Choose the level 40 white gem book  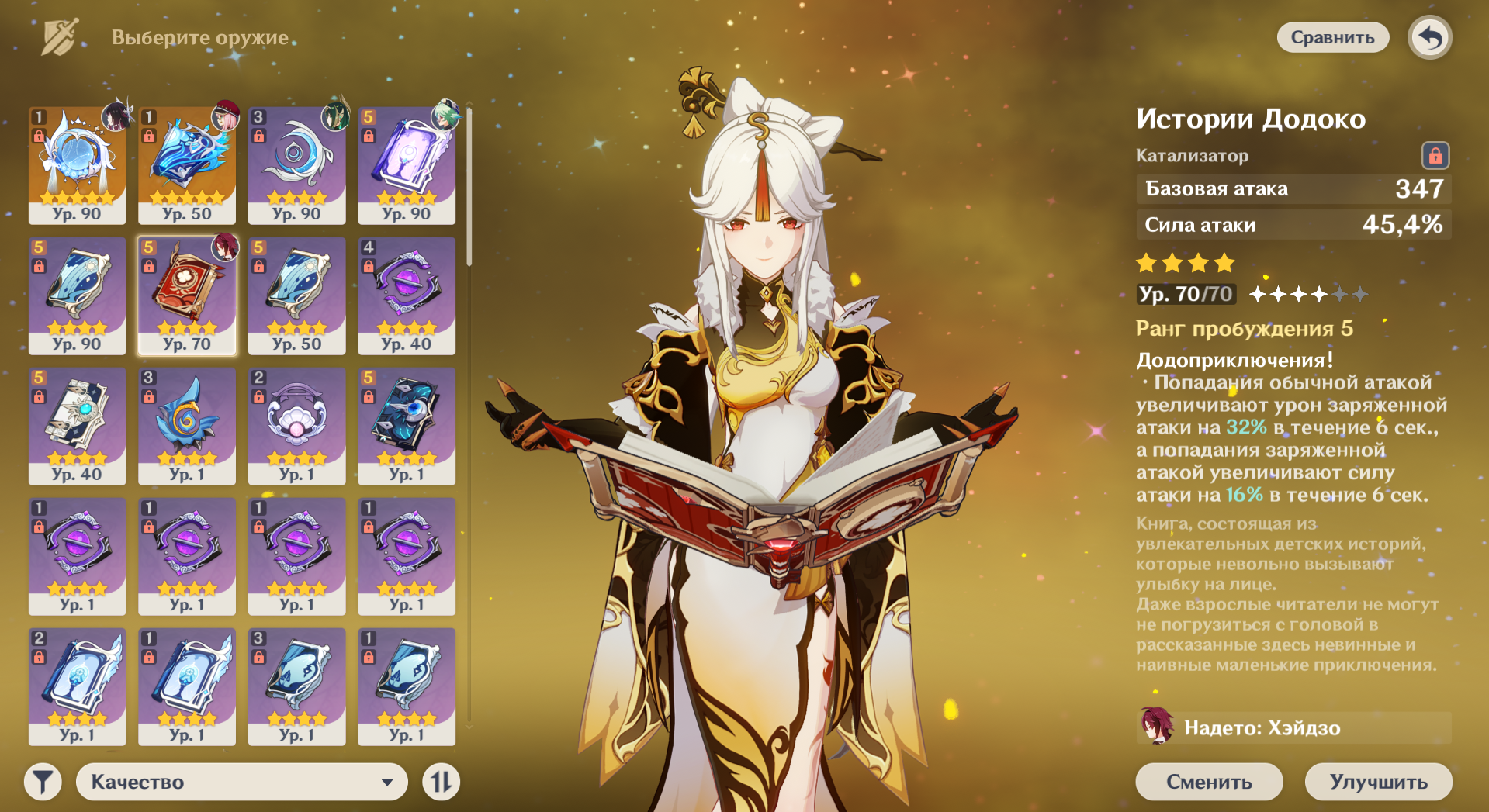(77, 425)
